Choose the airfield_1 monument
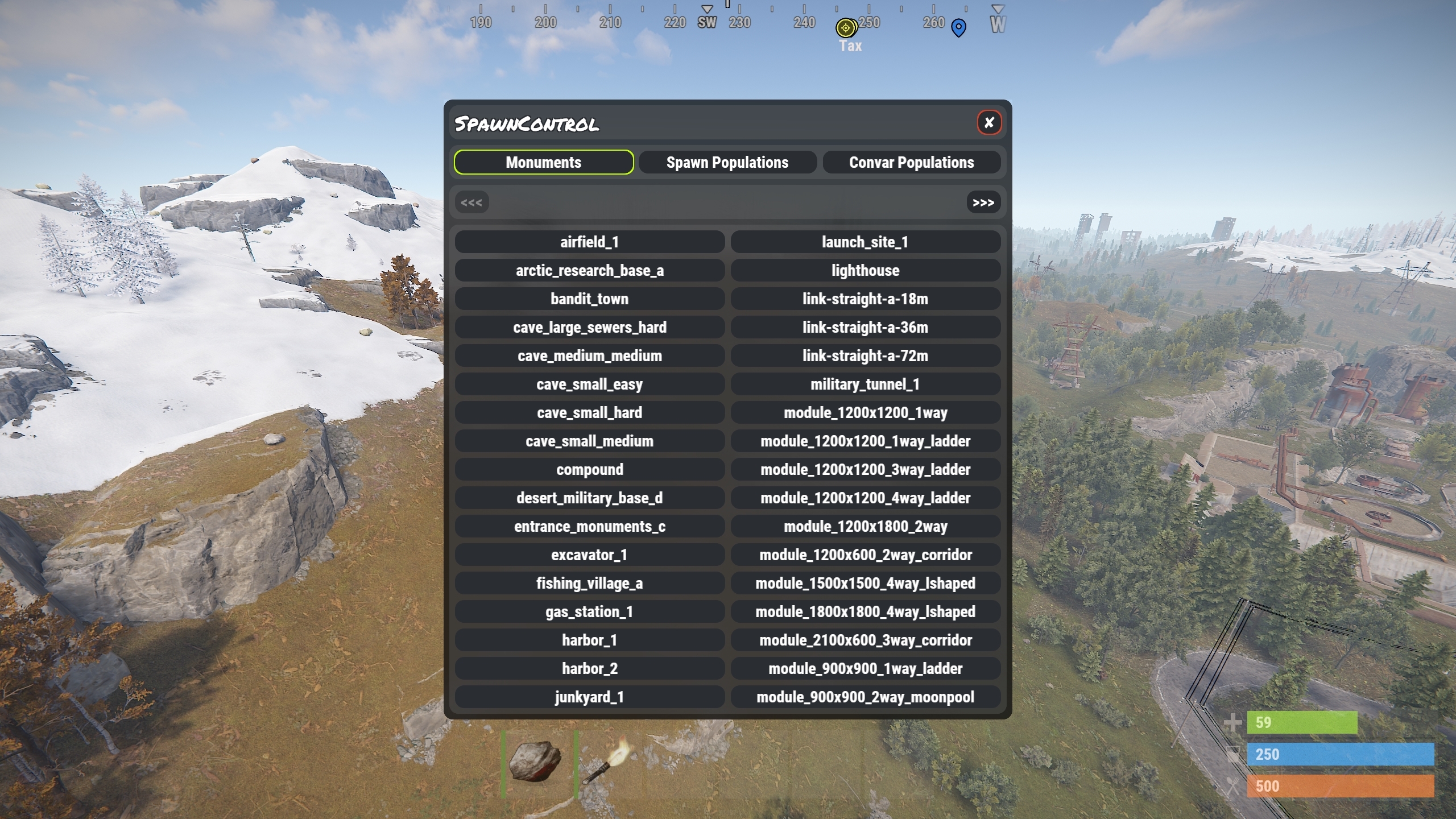Image resolution: width=1456 pixels, height=819 pixels. pos(589,242)
